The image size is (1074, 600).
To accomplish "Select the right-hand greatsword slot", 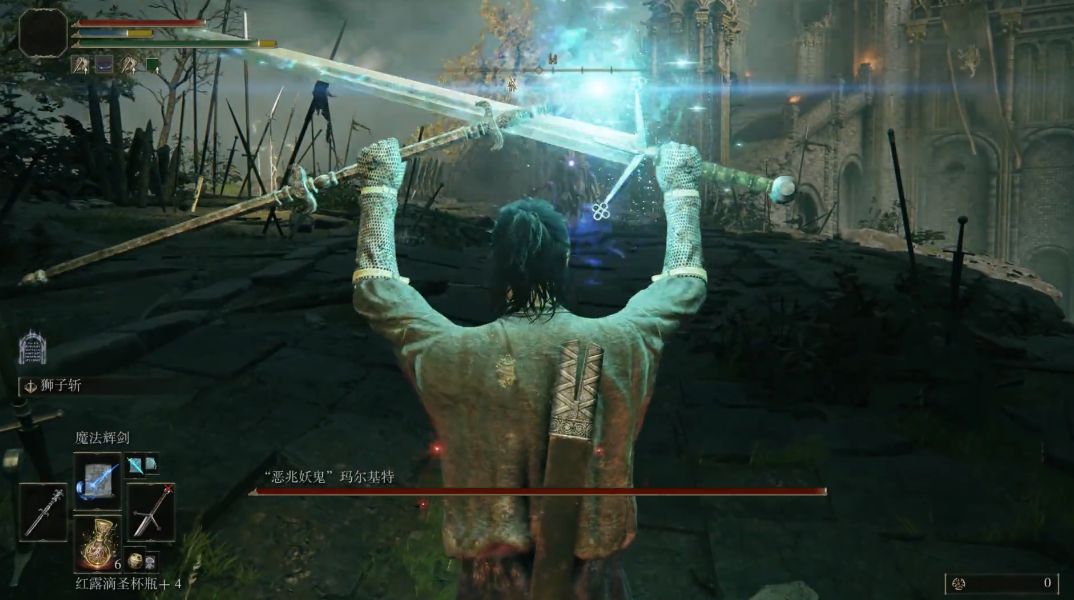I will tap(151, 511).
